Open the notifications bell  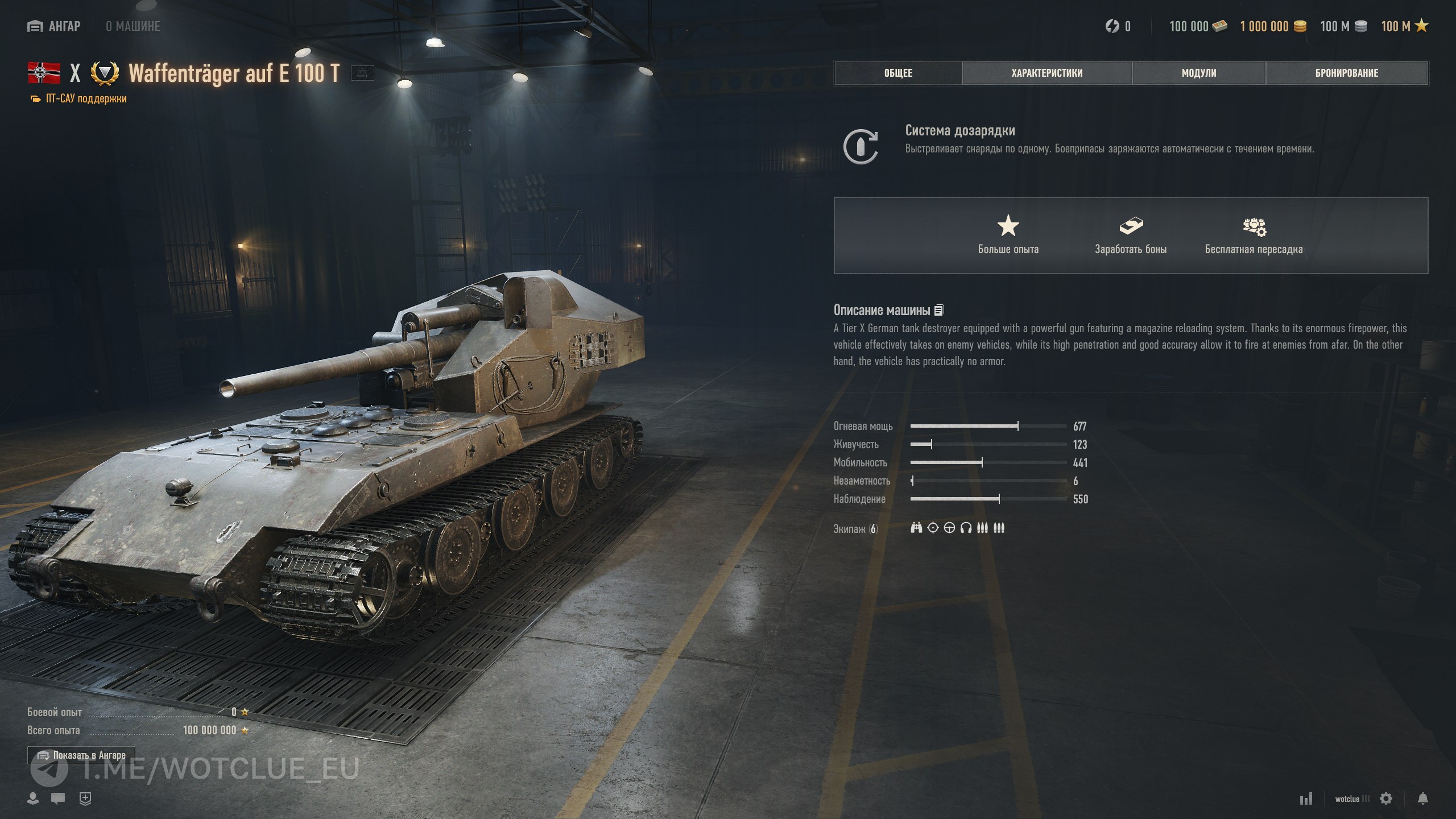(x=1422, y=799)
